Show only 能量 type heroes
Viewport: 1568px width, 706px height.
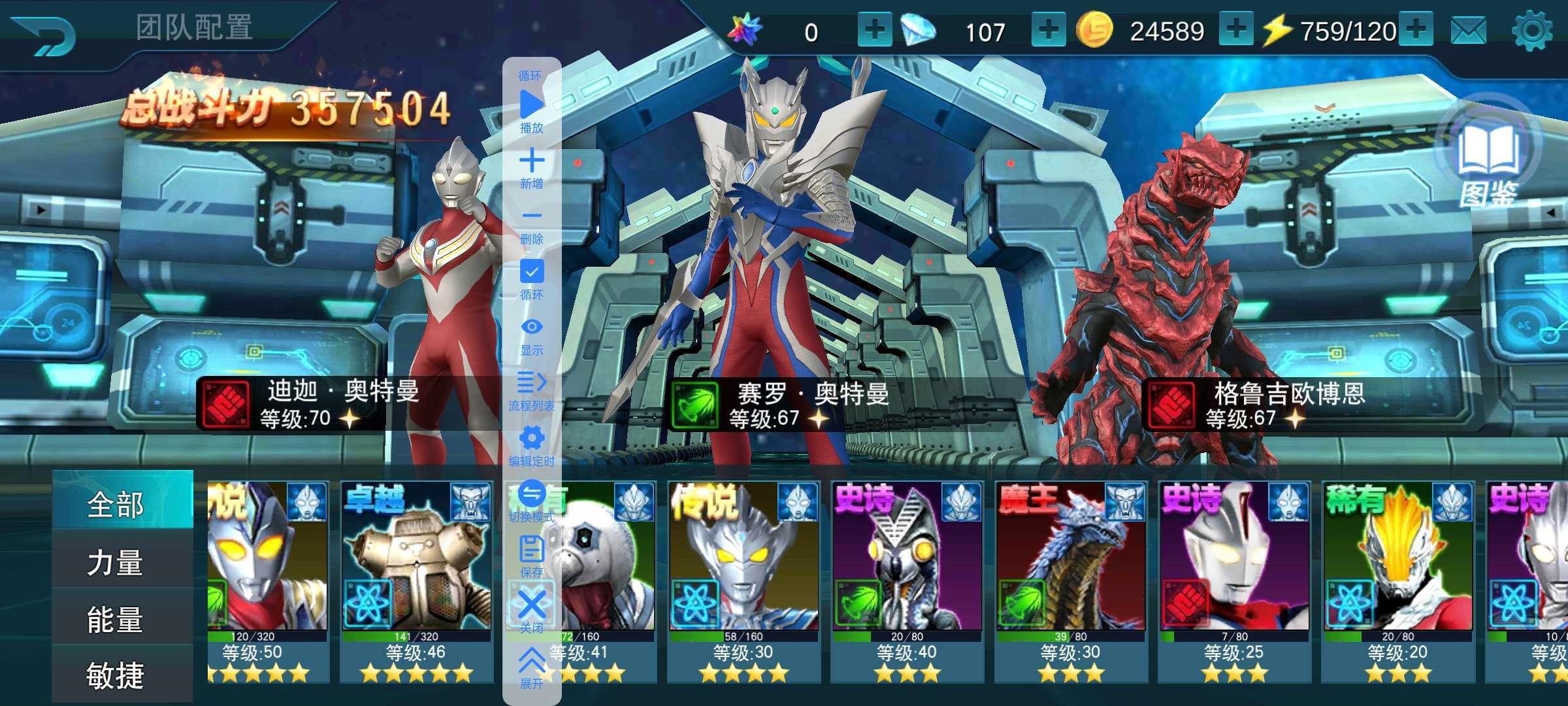click(x=116, y=619)
